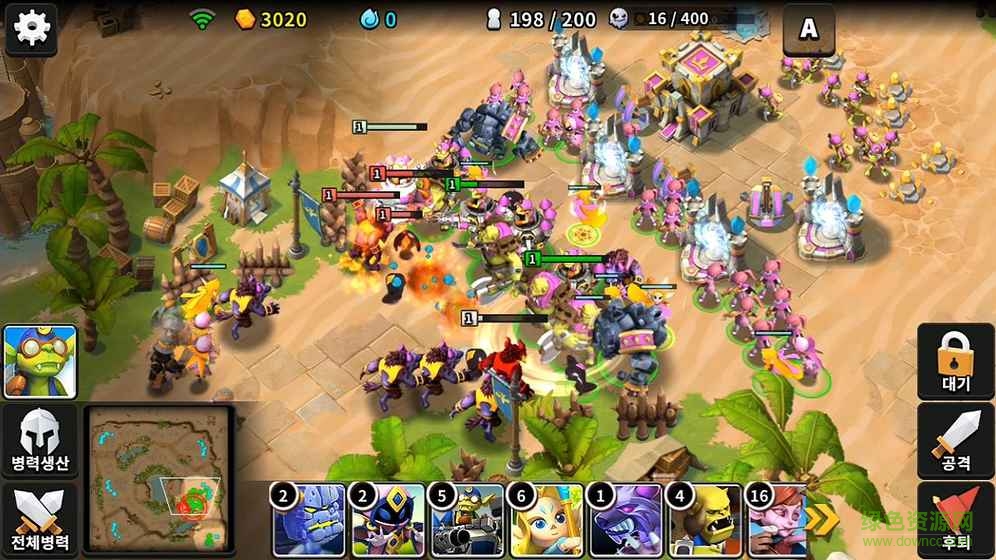Image resolution: width=996 pixels, height=560 pixels.
Task: Select the goblin cannon unit card
Action: pyautogui.click(x=466, y=520)
